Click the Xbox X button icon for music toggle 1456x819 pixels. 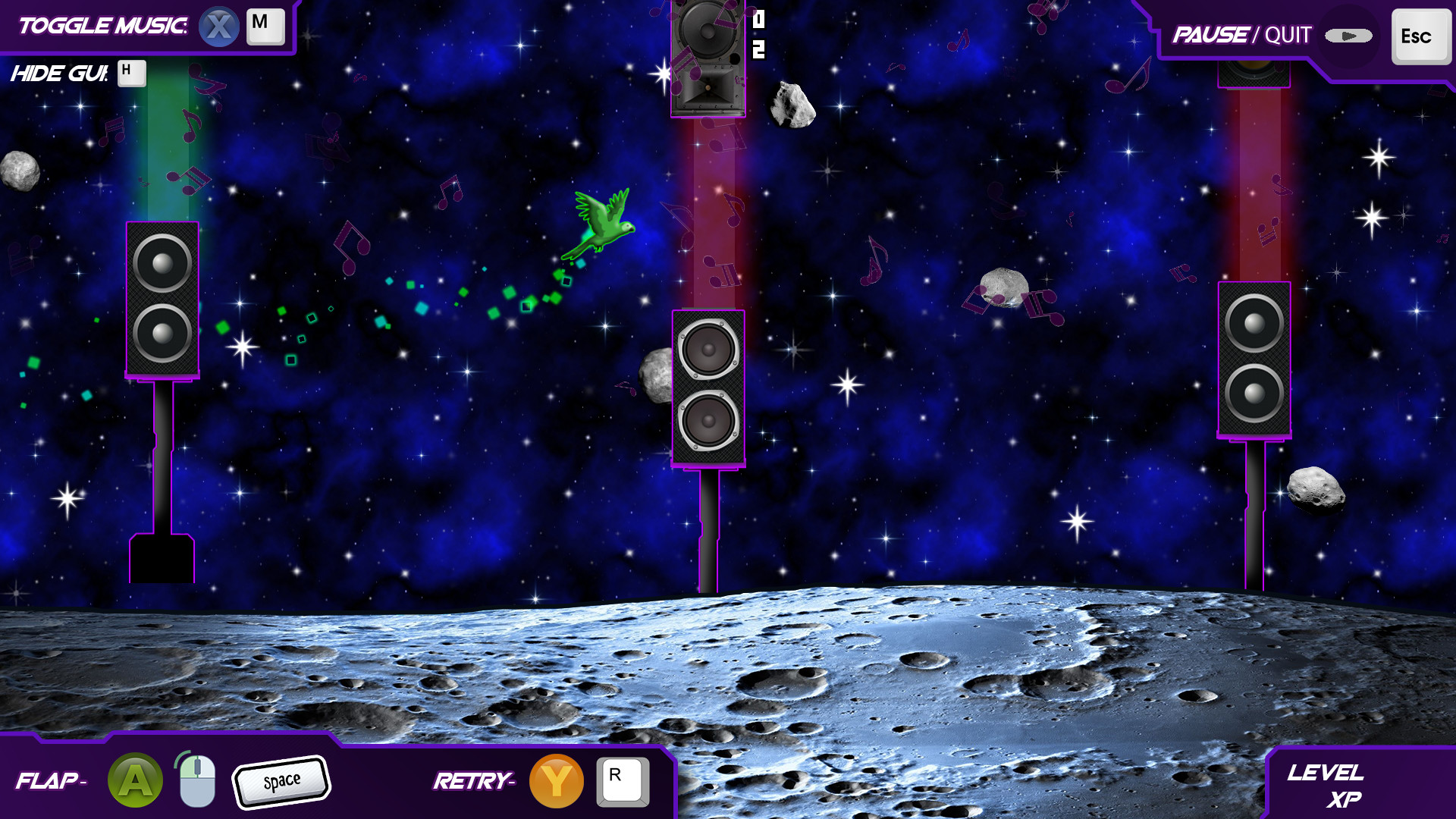(219, 26)
